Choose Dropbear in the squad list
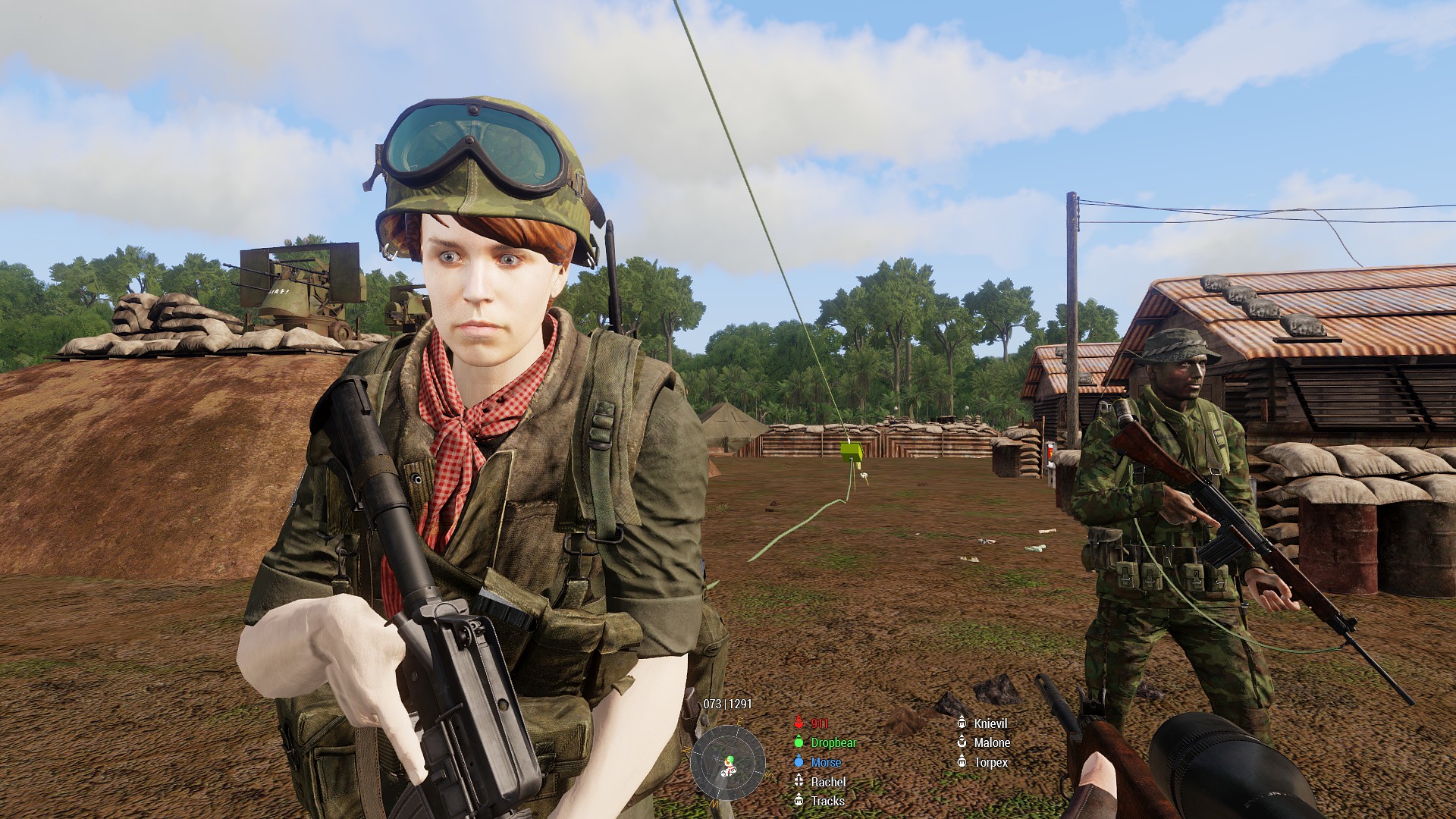The image size is (1456, 819). coord(833,743)
